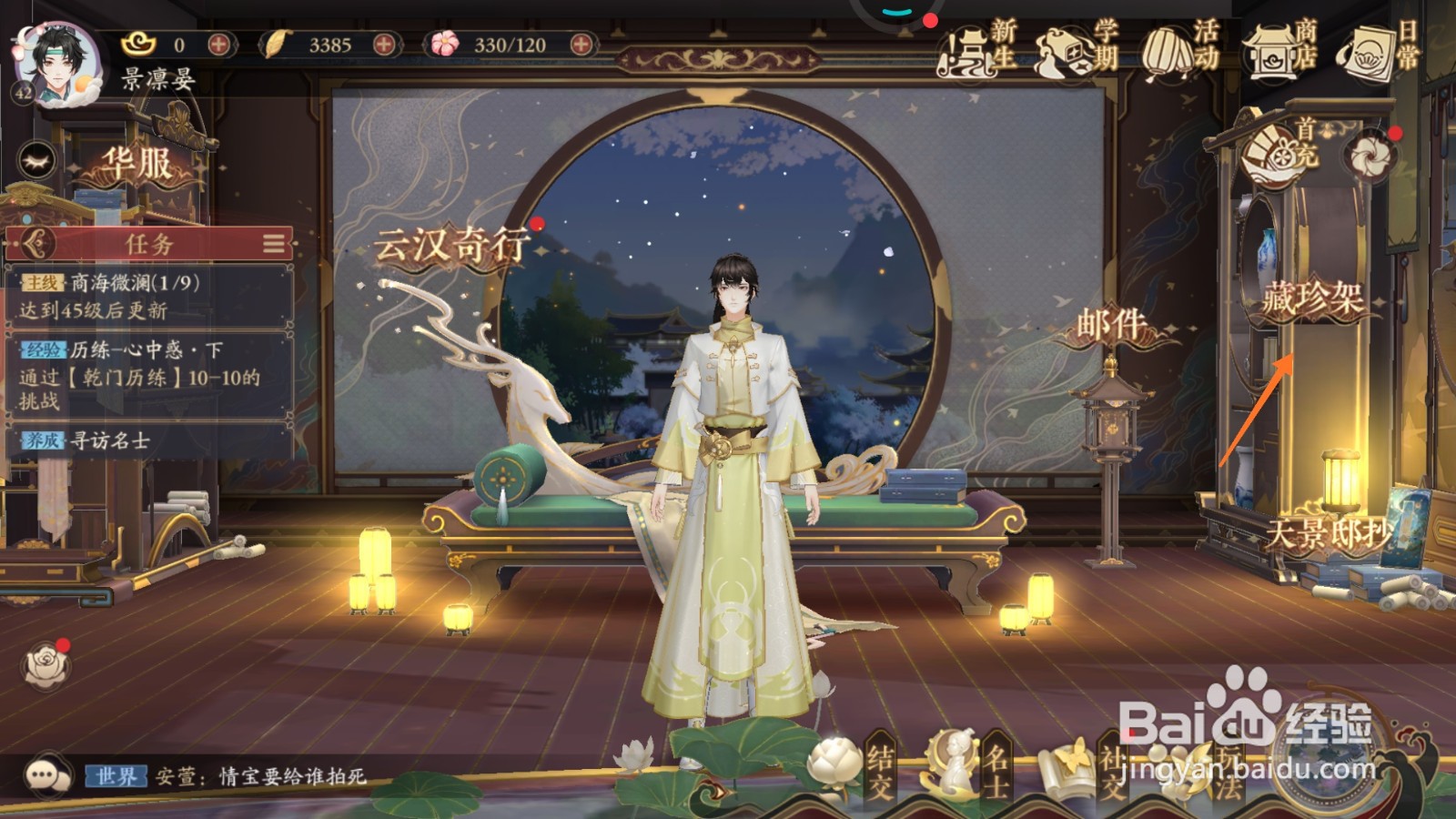This screenshot has width=1456, height=819.
Task: Open the 活动 activities icon
Action: 1166,50
